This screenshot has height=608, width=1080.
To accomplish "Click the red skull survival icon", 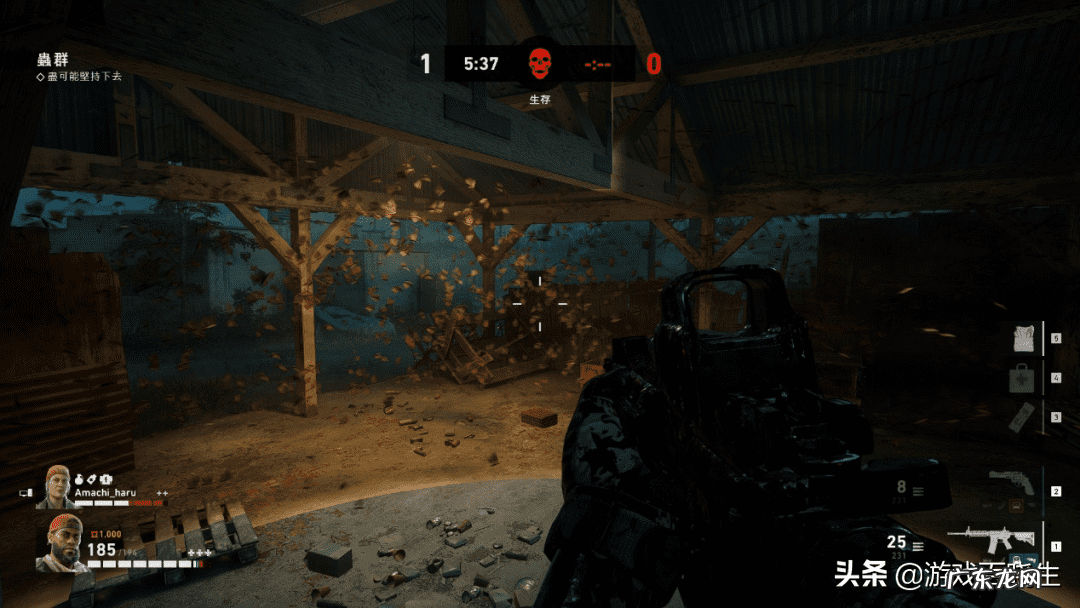I will pos(540,64).
